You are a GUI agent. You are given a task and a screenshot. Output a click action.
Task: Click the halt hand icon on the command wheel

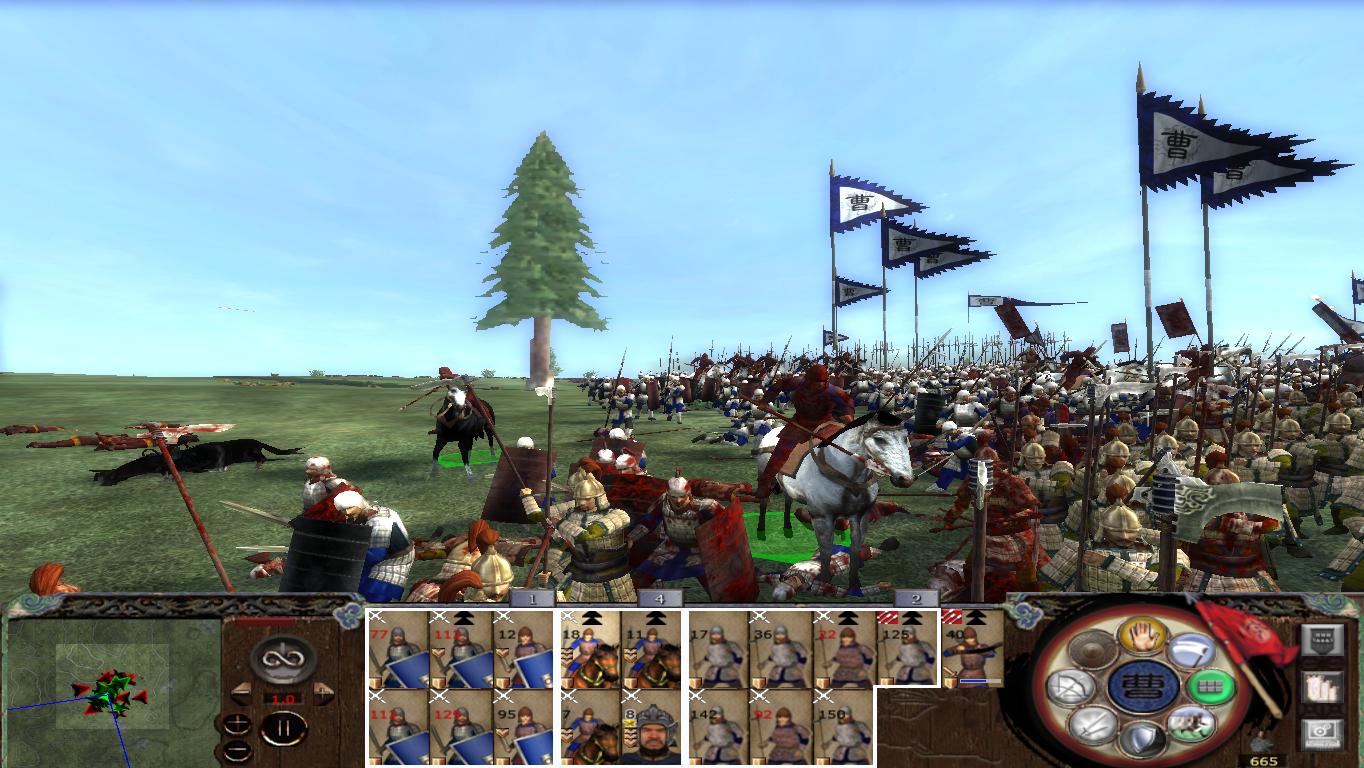click(1143, 638)
